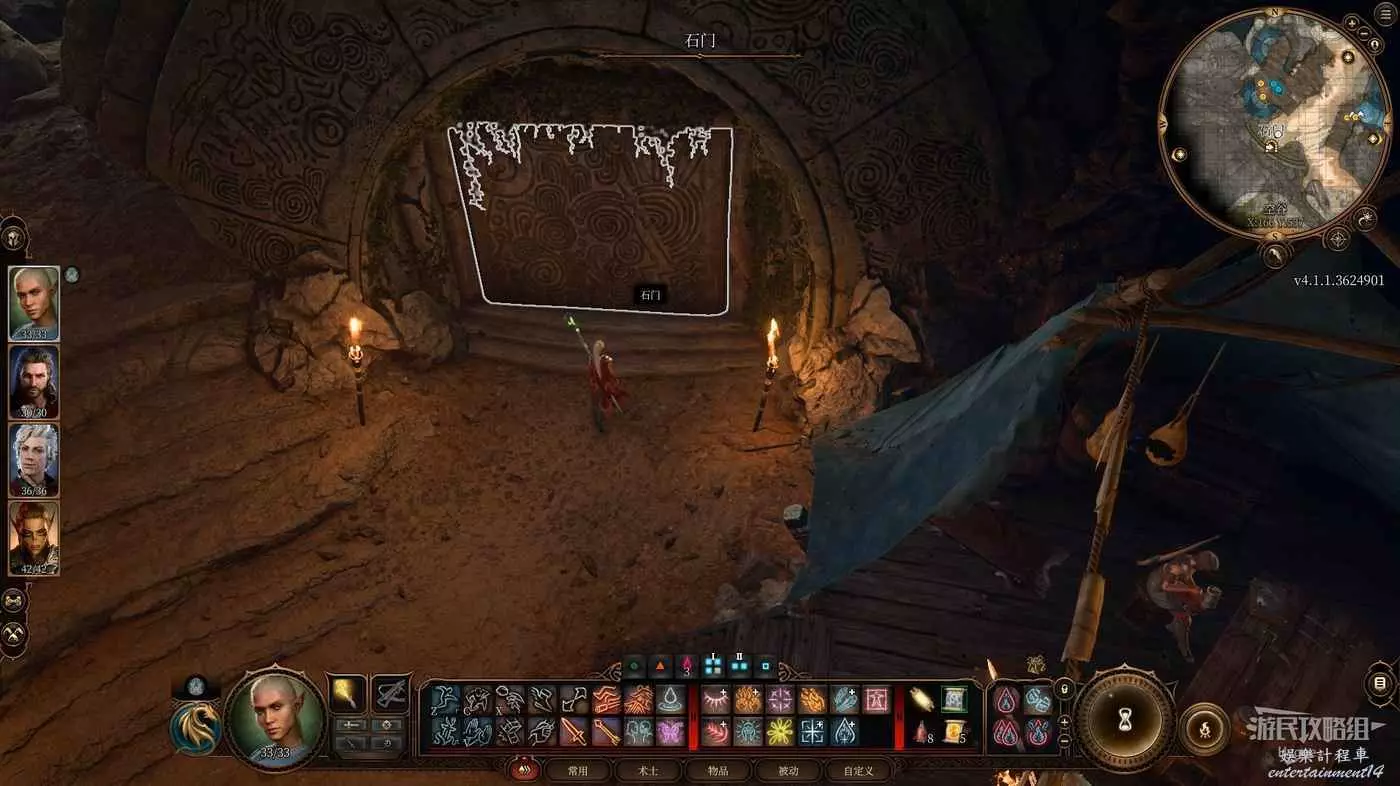The height and width of the screenshot is (786, 1400).
Task: Activate the purple butterfly spell icon
Action: pyautogui.click(x=670, y=732)
